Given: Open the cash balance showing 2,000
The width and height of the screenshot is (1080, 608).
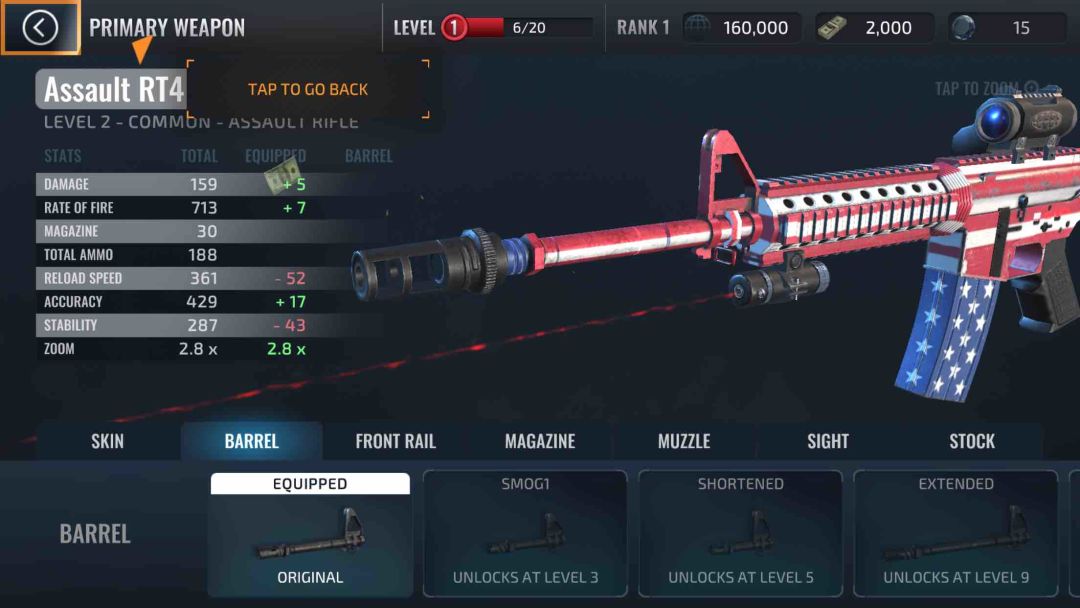Looking at the screenshot, I should pyautogui.click(x=875, y=28).
